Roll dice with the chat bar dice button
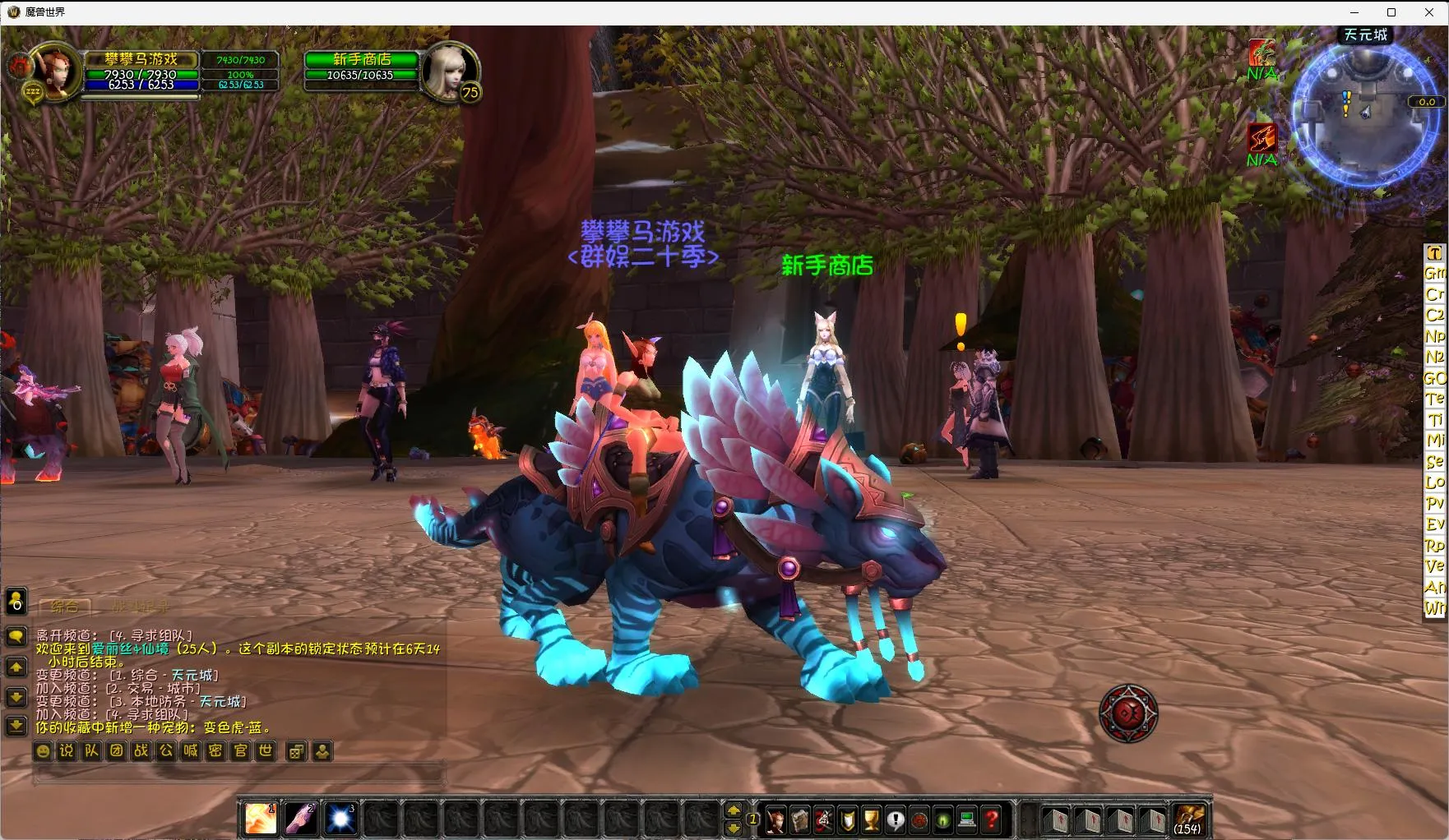Viewport: 1449px width, 840px height. click(x=296, y=750)
